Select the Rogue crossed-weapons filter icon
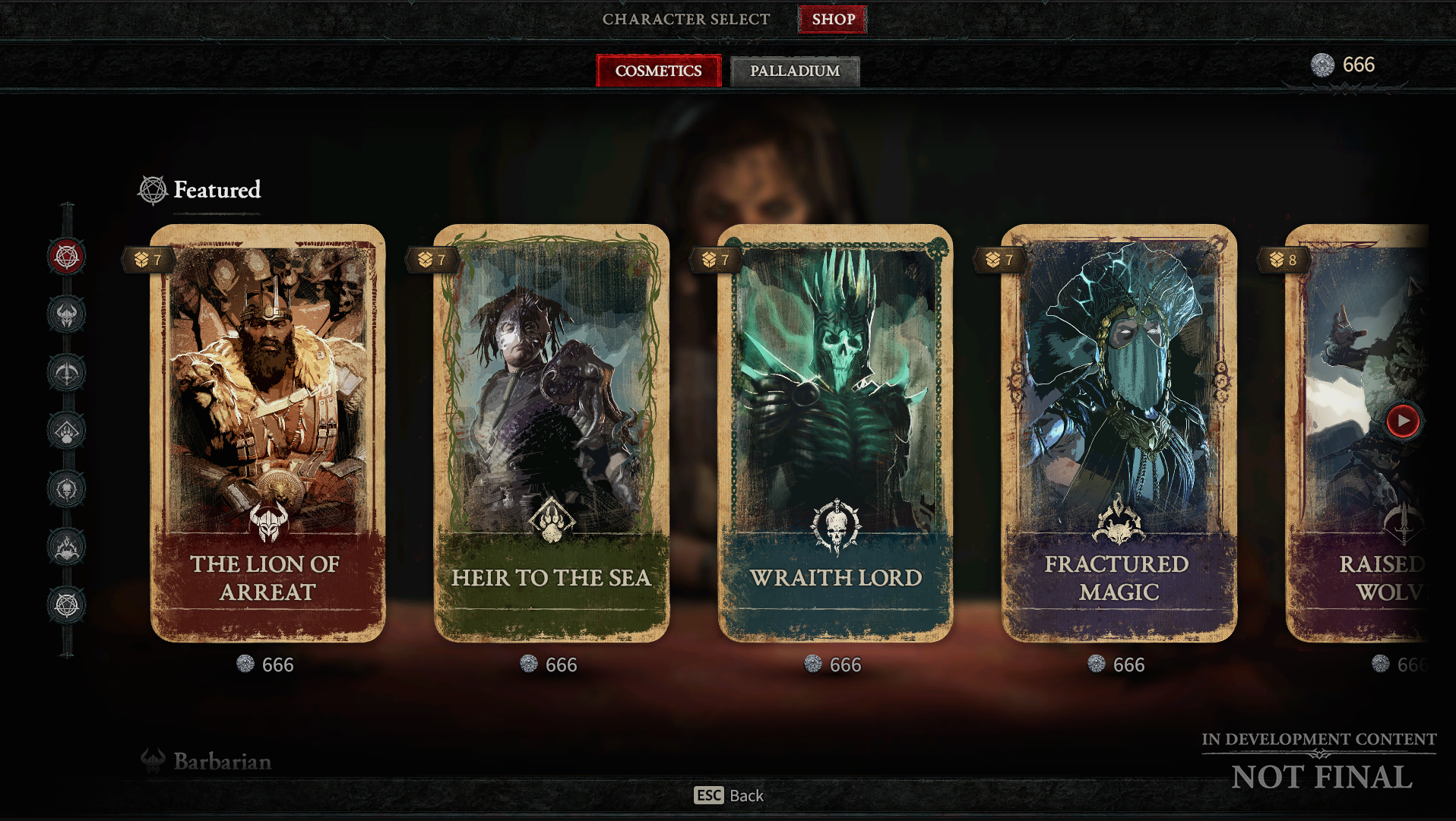Image resolution: width=1456 pixels, height=821 pixels. [x=66, y=372]
